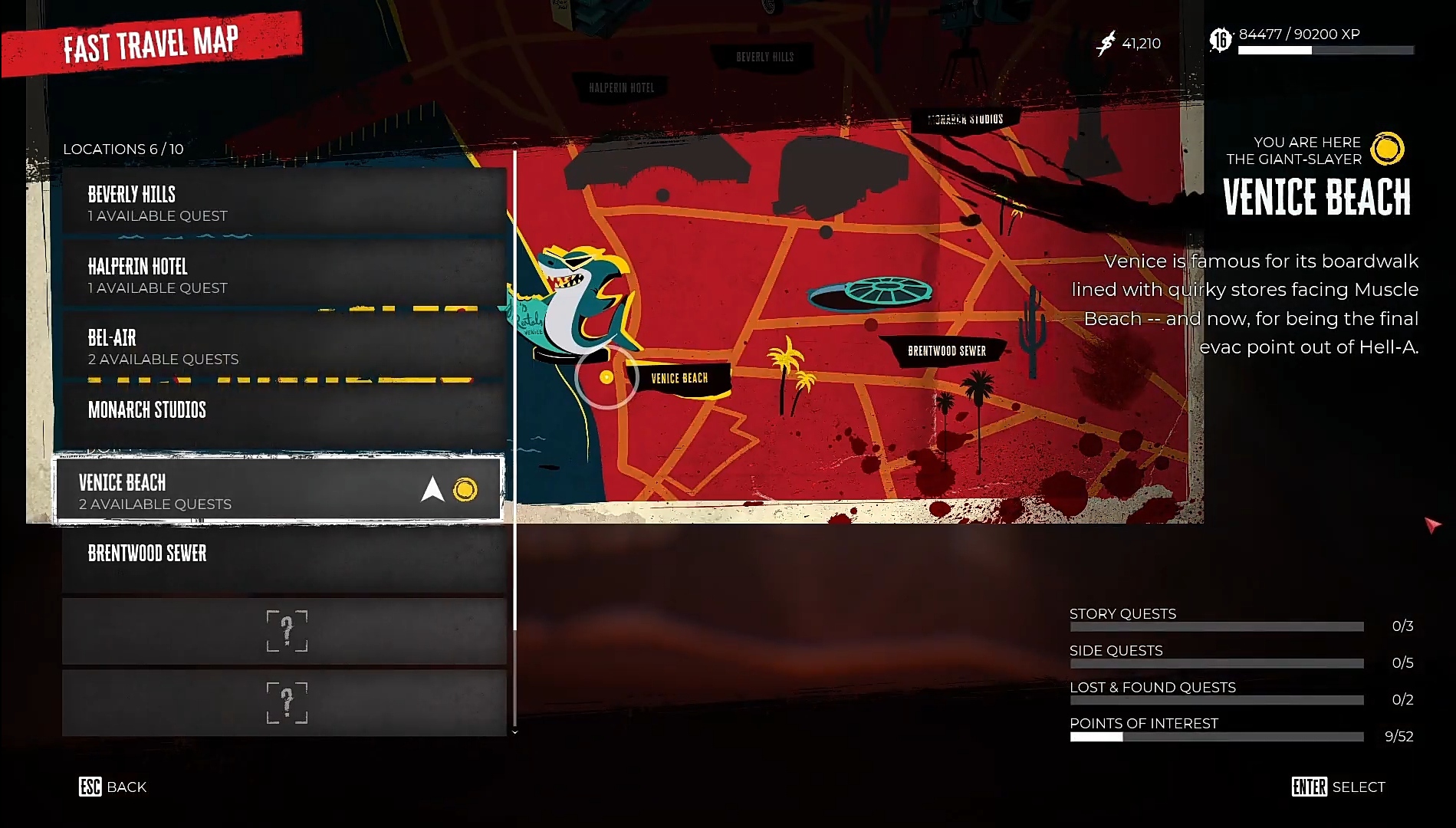Select Brentwood Sewer from the locations list
This screenshot has height=828, width=1456.
coord(284,557)
